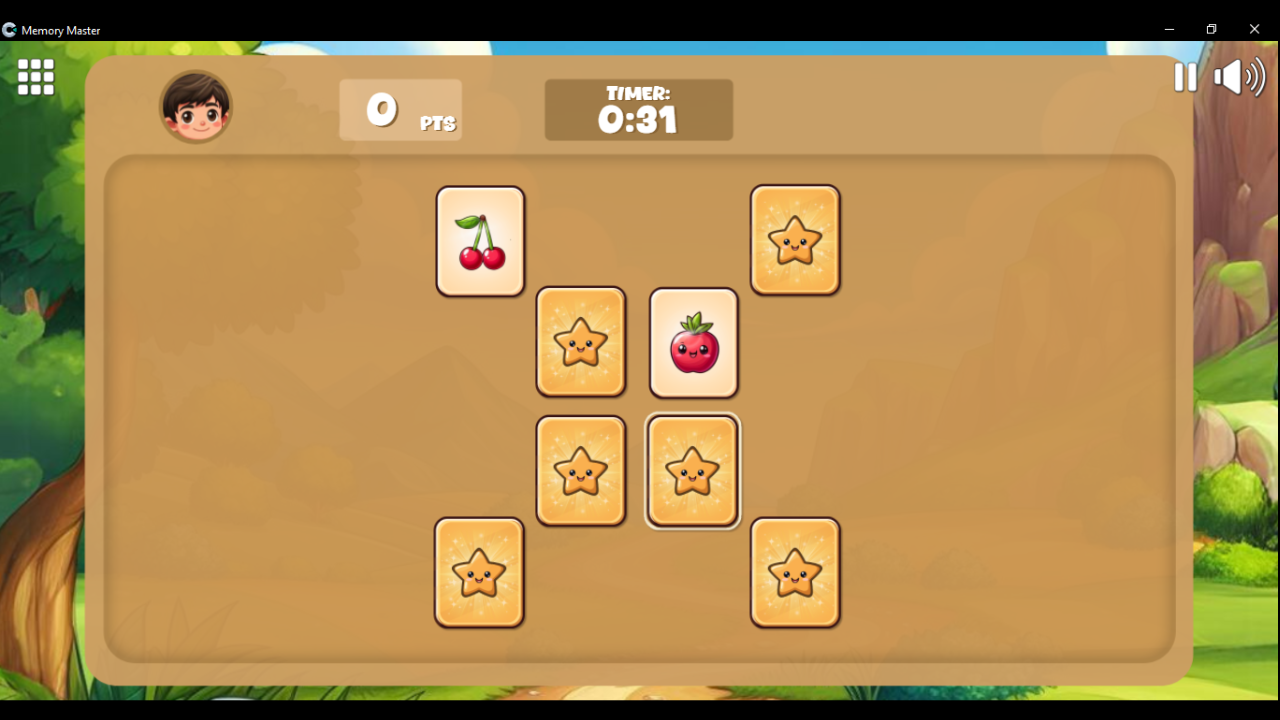Select the player avatar portrait
The width and height of the screenshot is (1280, 720).
(x=196, y=105)
